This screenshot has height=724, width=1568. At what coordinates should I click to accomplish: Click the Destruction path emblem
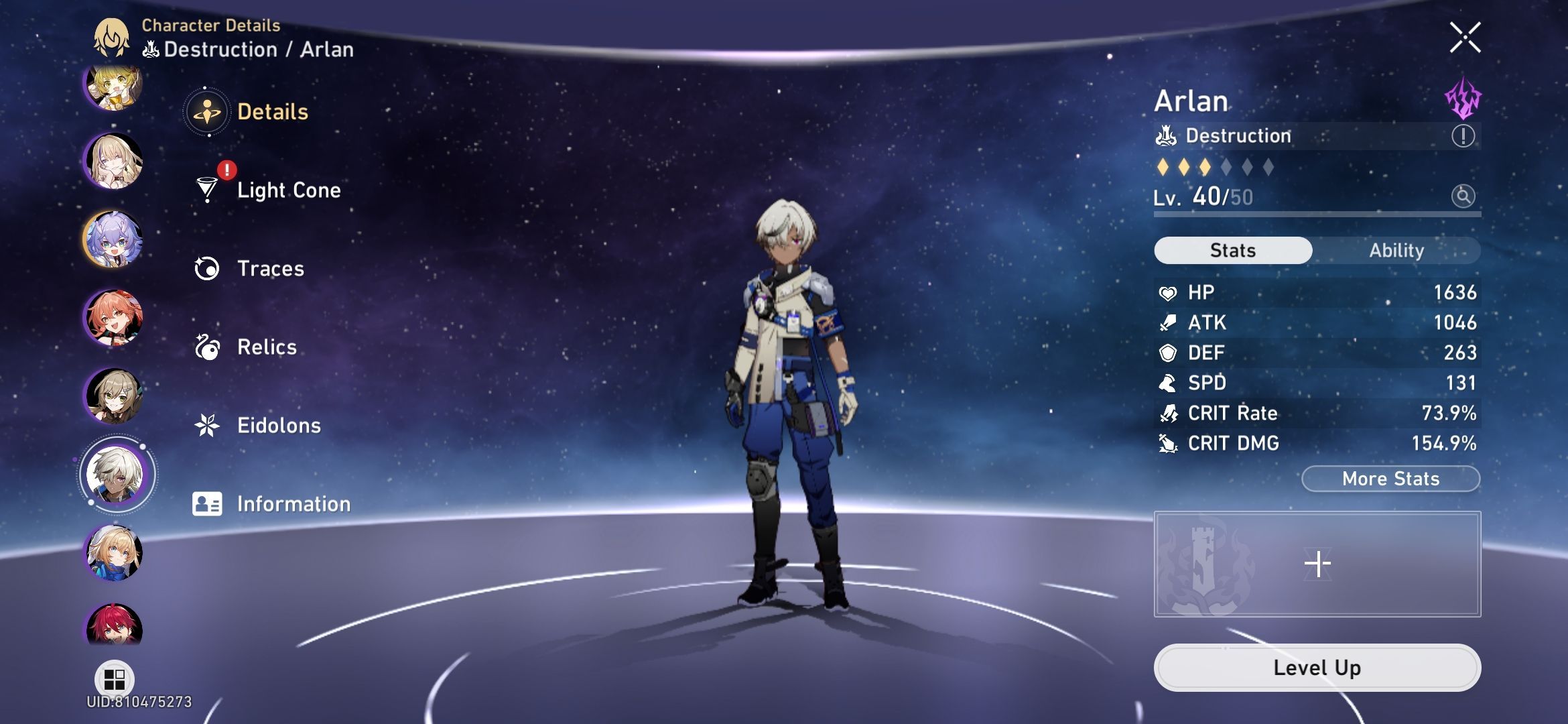tap(1166, 135)
